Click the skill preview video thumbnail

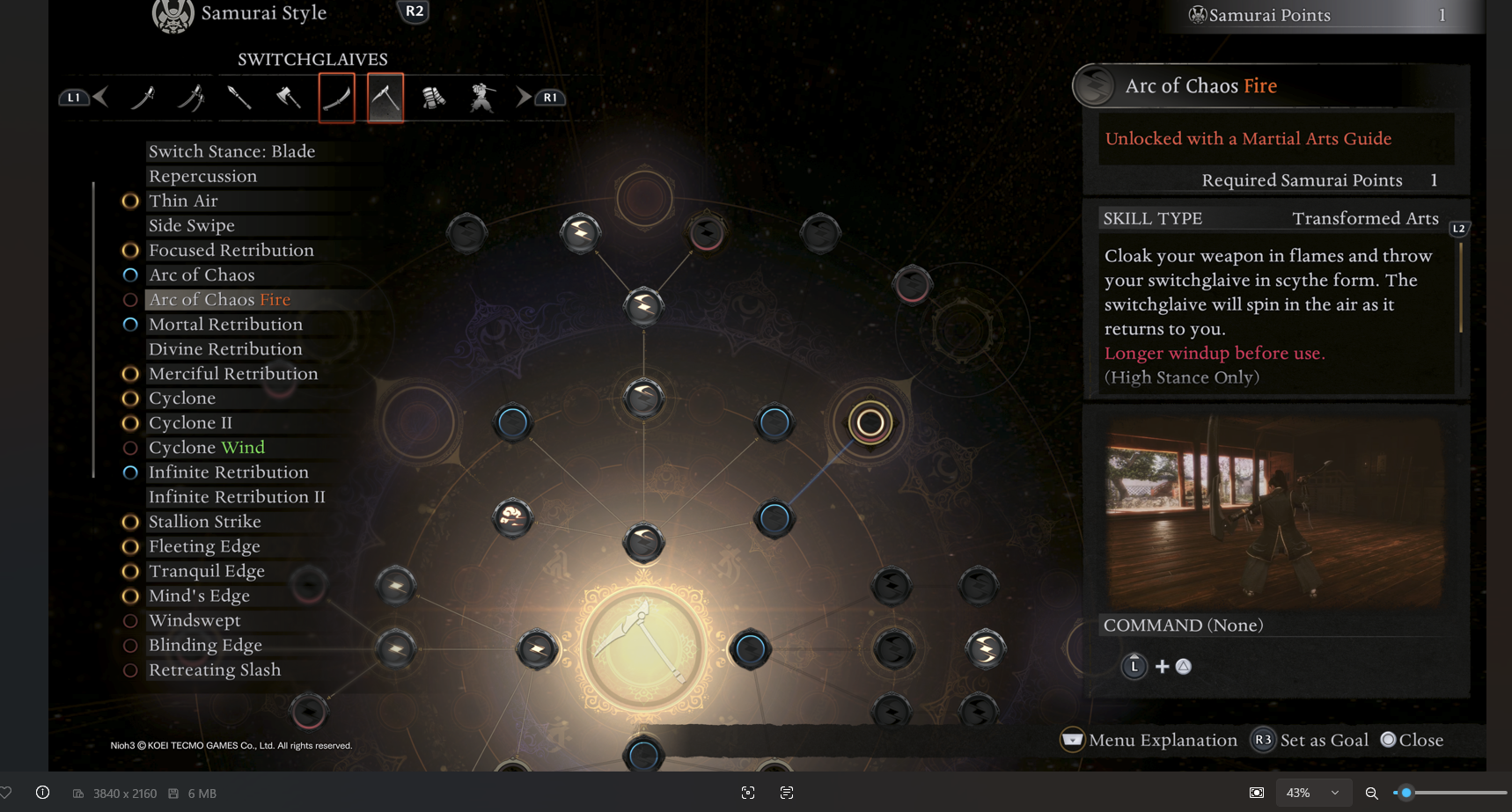(x=1275, y=511)
